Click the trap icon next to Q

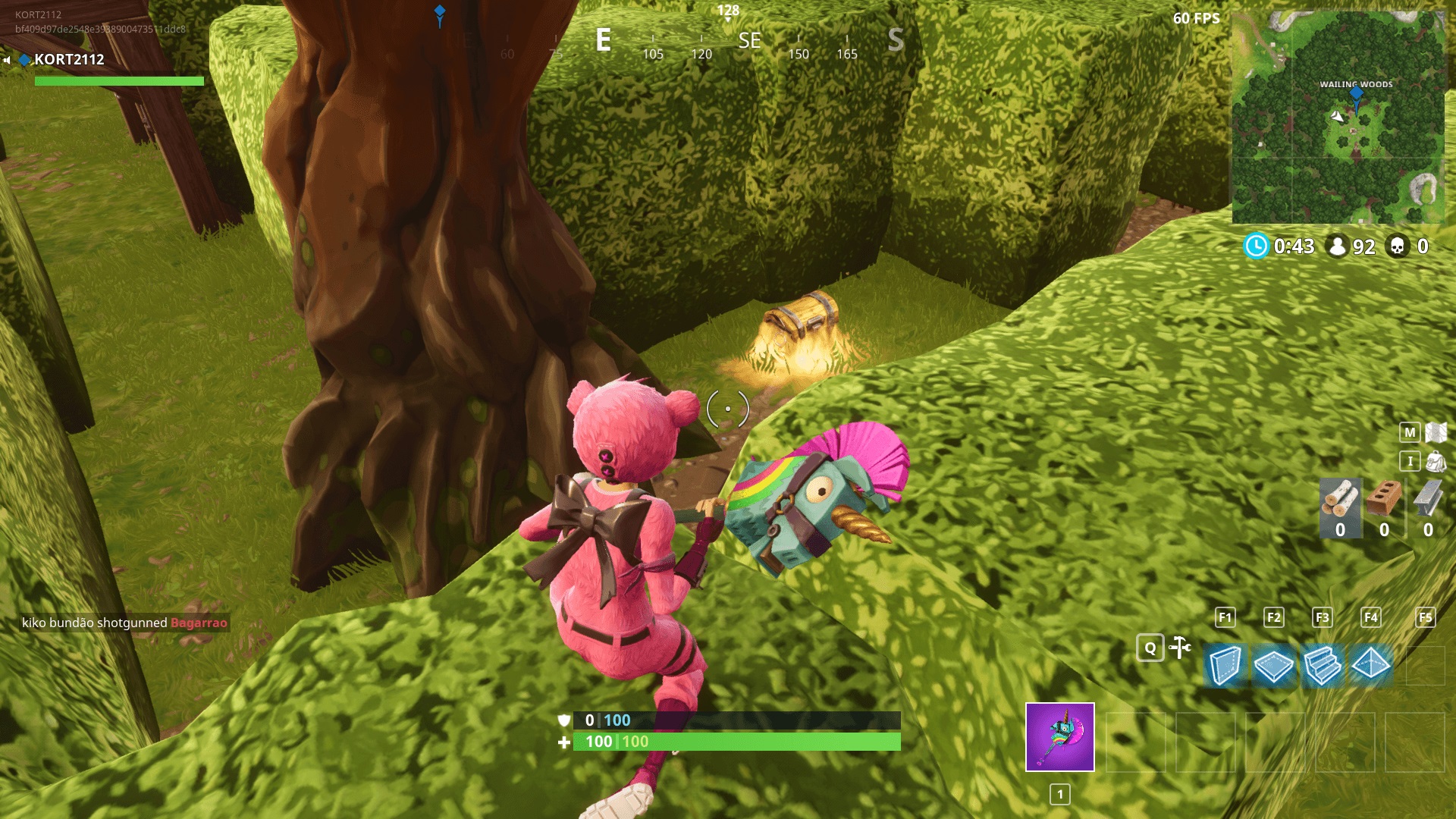click(x=1180, y=648)
